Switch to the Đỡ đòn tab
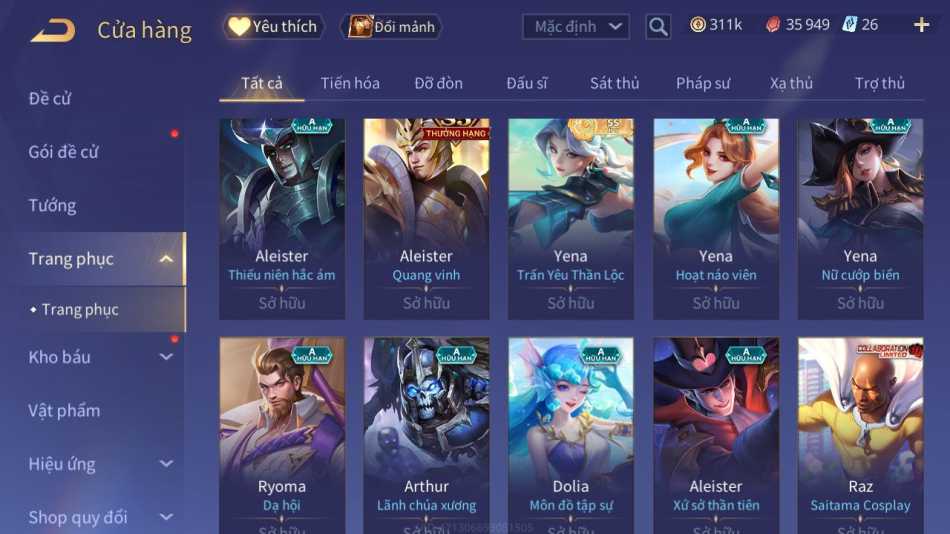950x534 pixels. click(438, 83)
